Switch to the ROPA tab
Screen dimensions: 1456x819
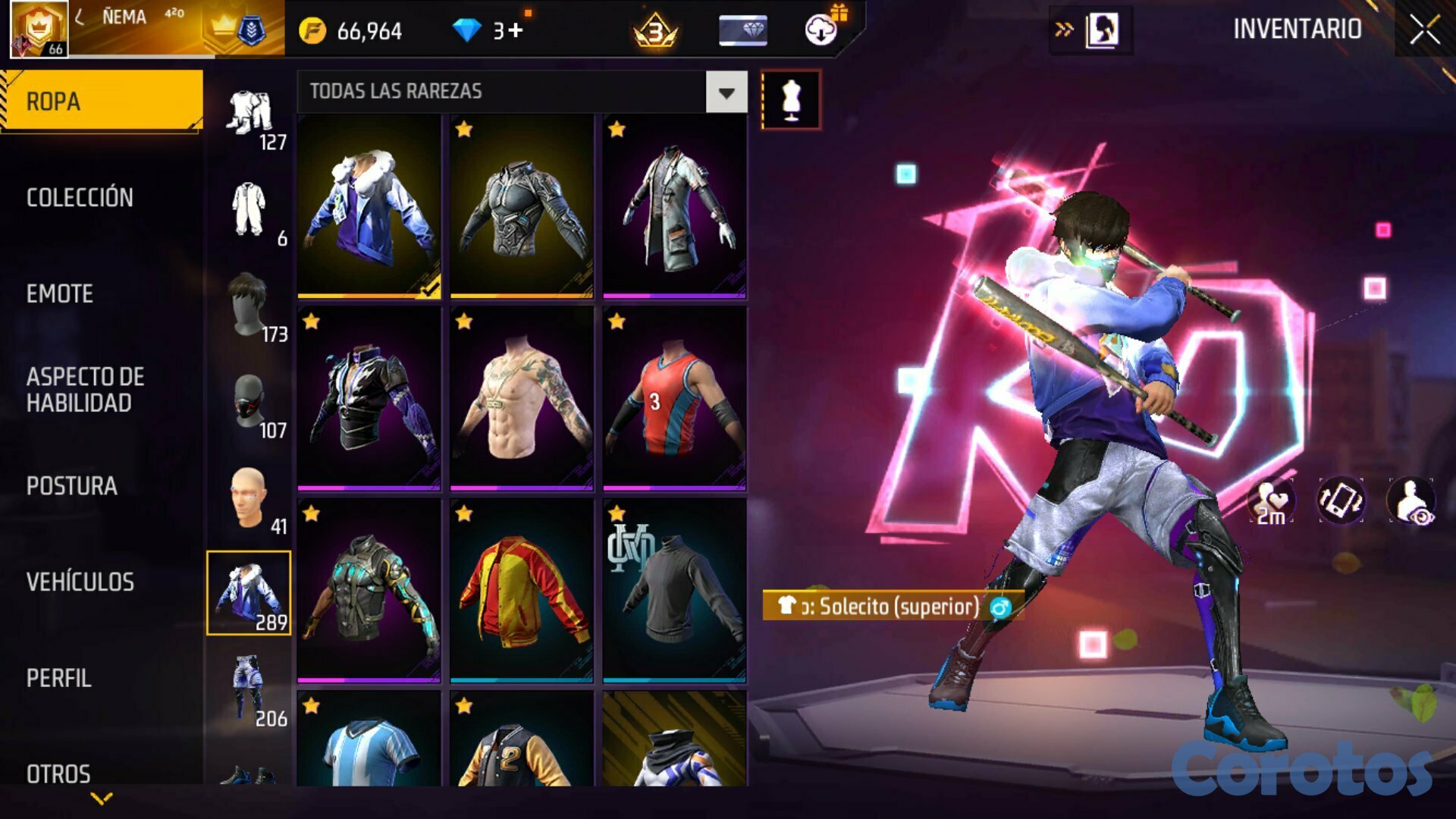[x=102, y=101]
